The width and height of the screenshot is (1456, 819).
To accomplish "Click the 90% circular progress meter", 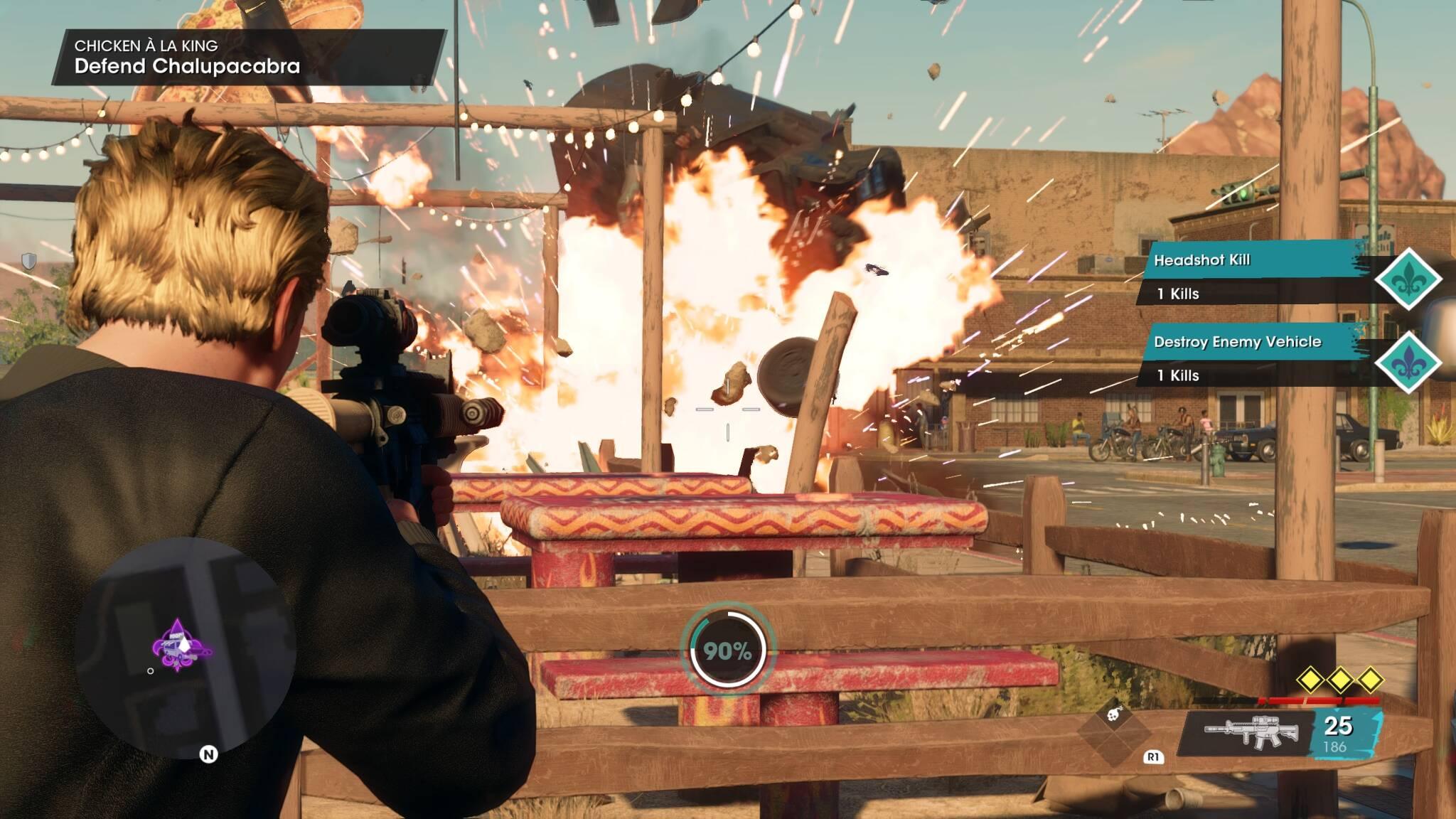I will (x=727, y=650).
